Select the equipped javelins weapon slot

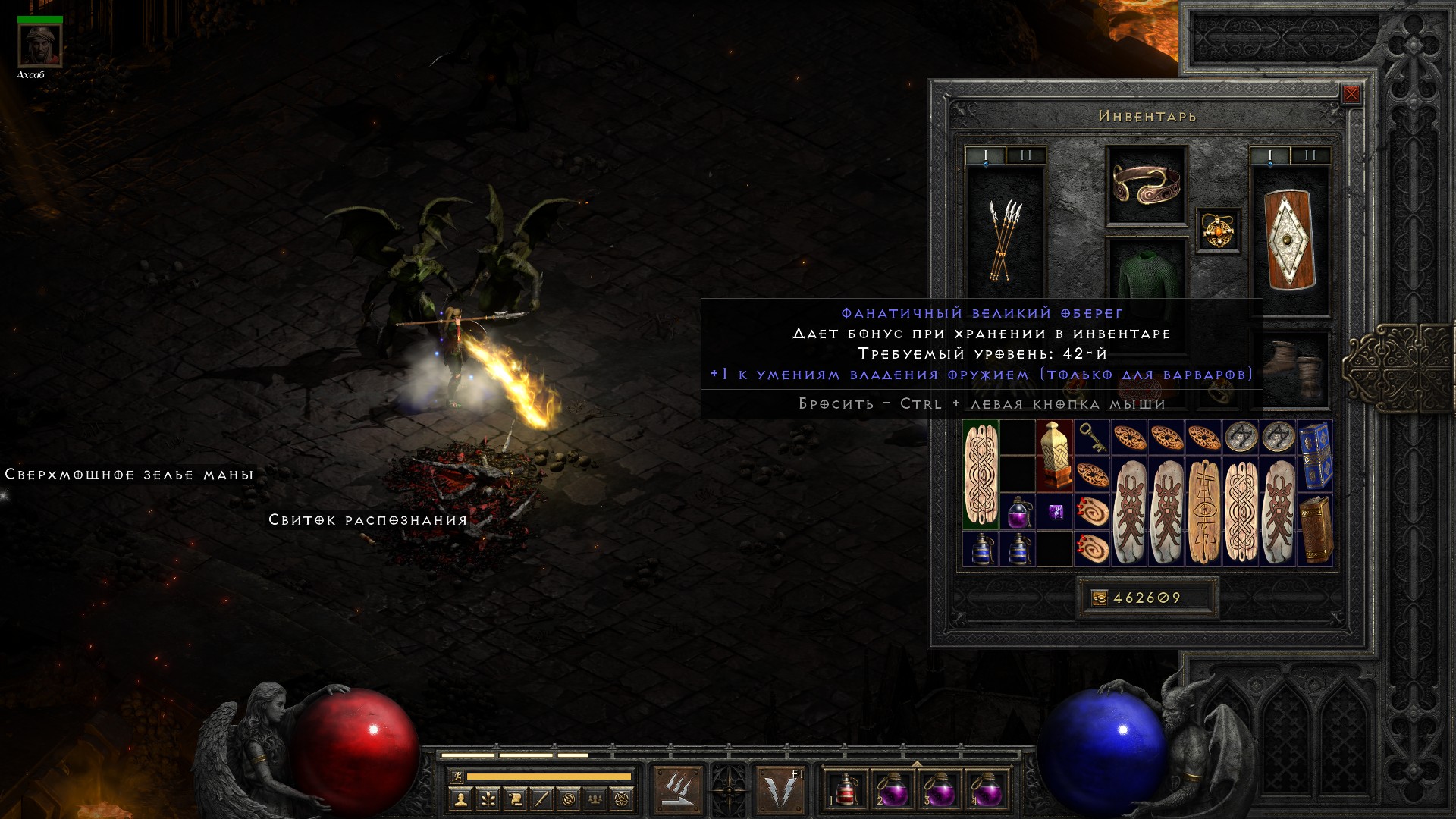[1005, 240]
